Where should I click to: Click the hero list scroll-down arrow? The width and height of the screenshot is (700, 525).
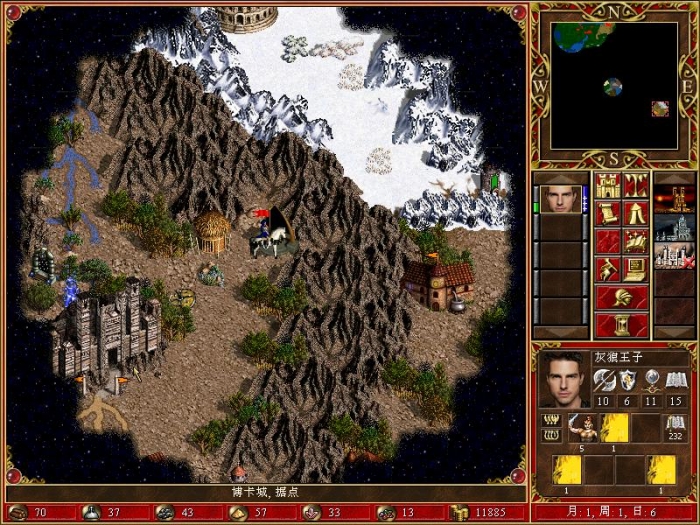tap(560, 333)
